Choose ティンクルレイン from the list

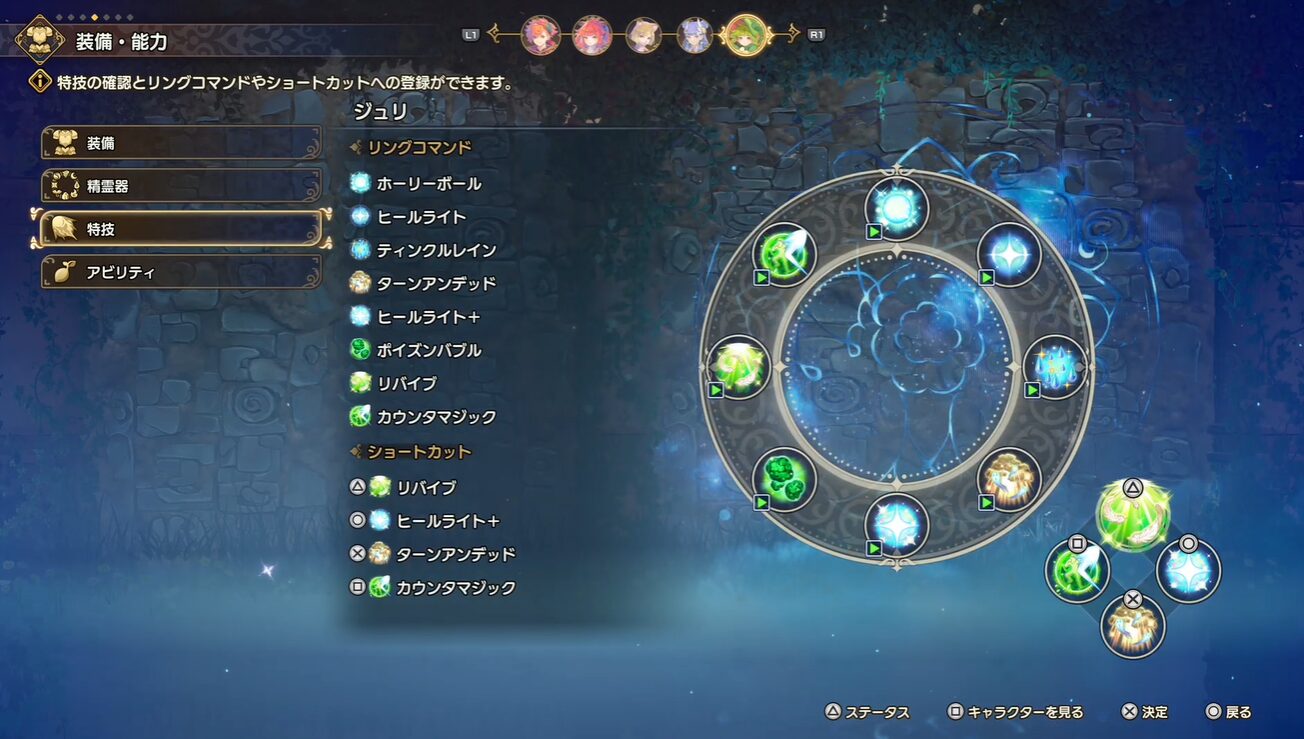point(436,250)
